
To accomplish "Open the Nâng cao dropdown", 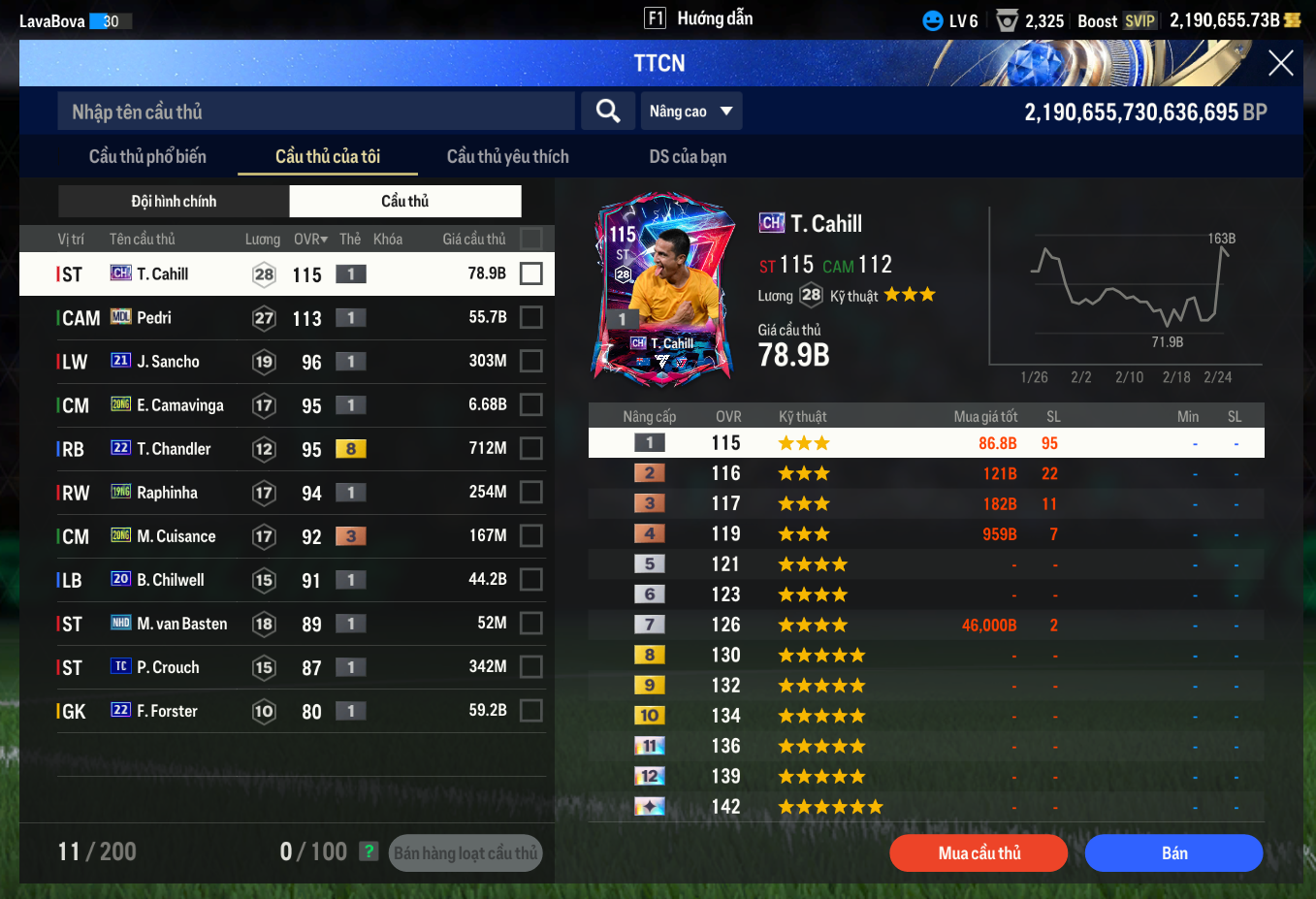I will [691, 112].
